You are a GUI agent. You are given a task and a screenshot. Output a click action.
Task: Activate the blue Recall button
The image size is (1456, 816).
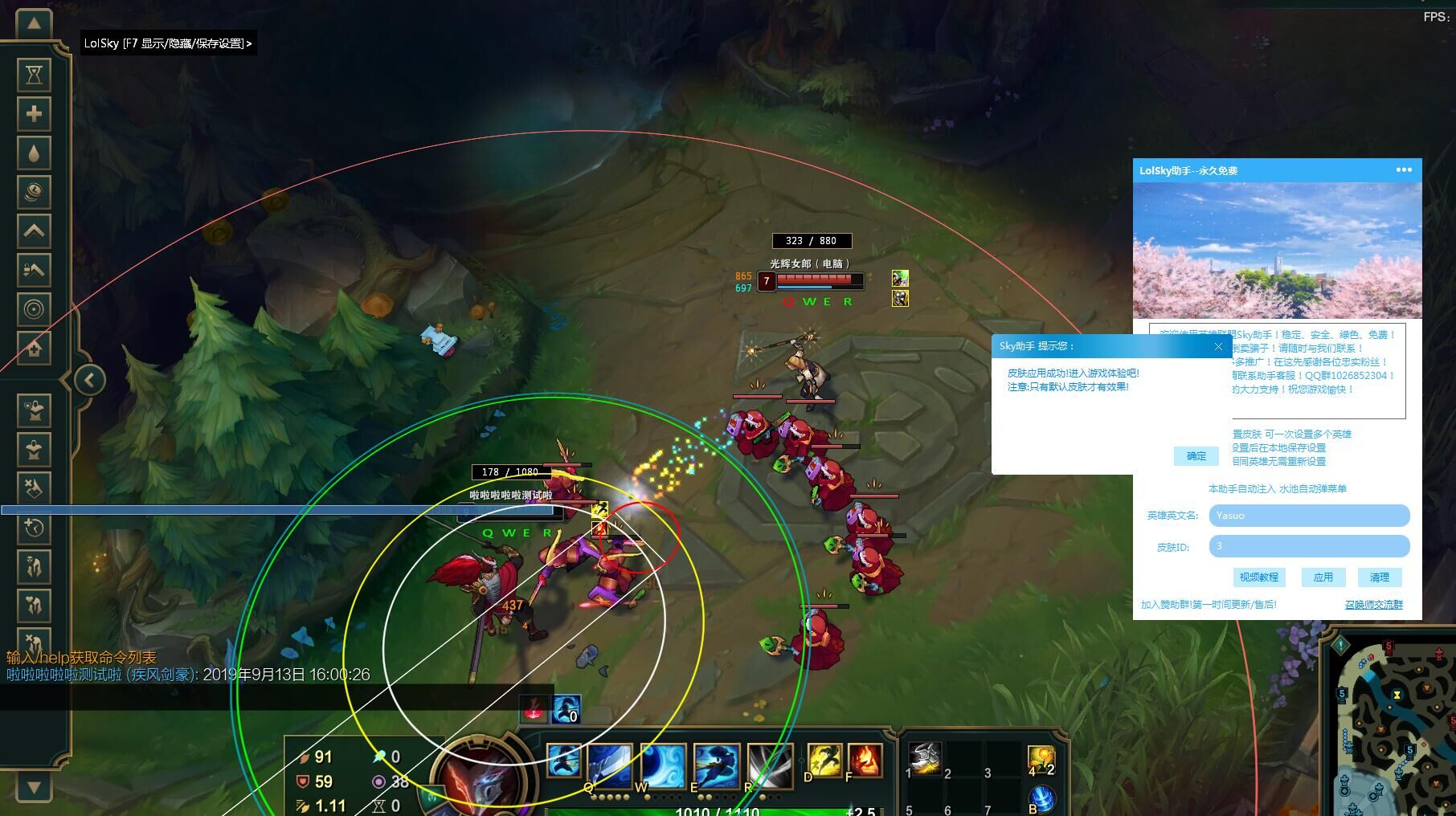1042,798
